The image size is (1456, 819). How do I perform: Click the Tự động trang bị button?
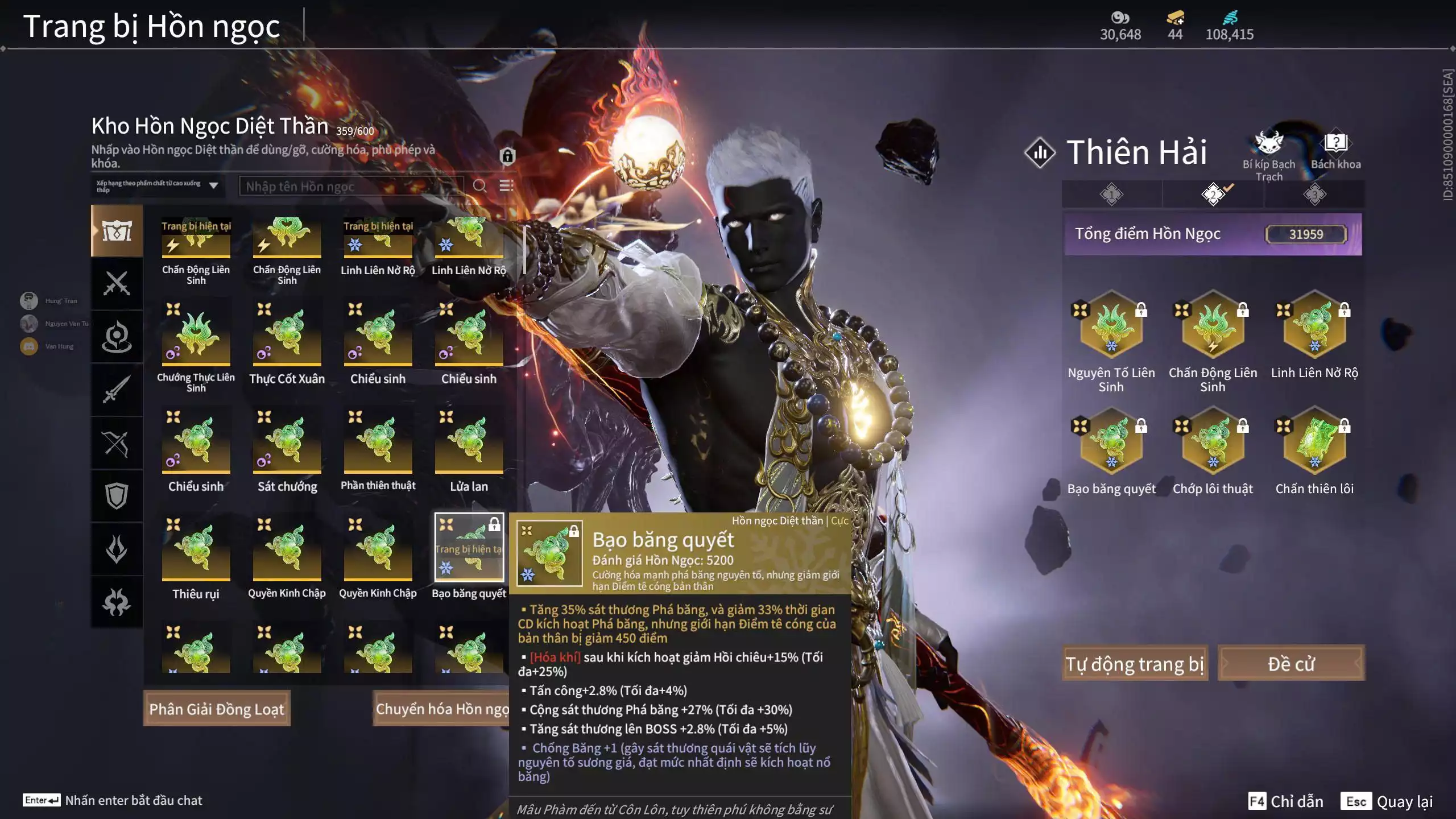click(1135, 663)
